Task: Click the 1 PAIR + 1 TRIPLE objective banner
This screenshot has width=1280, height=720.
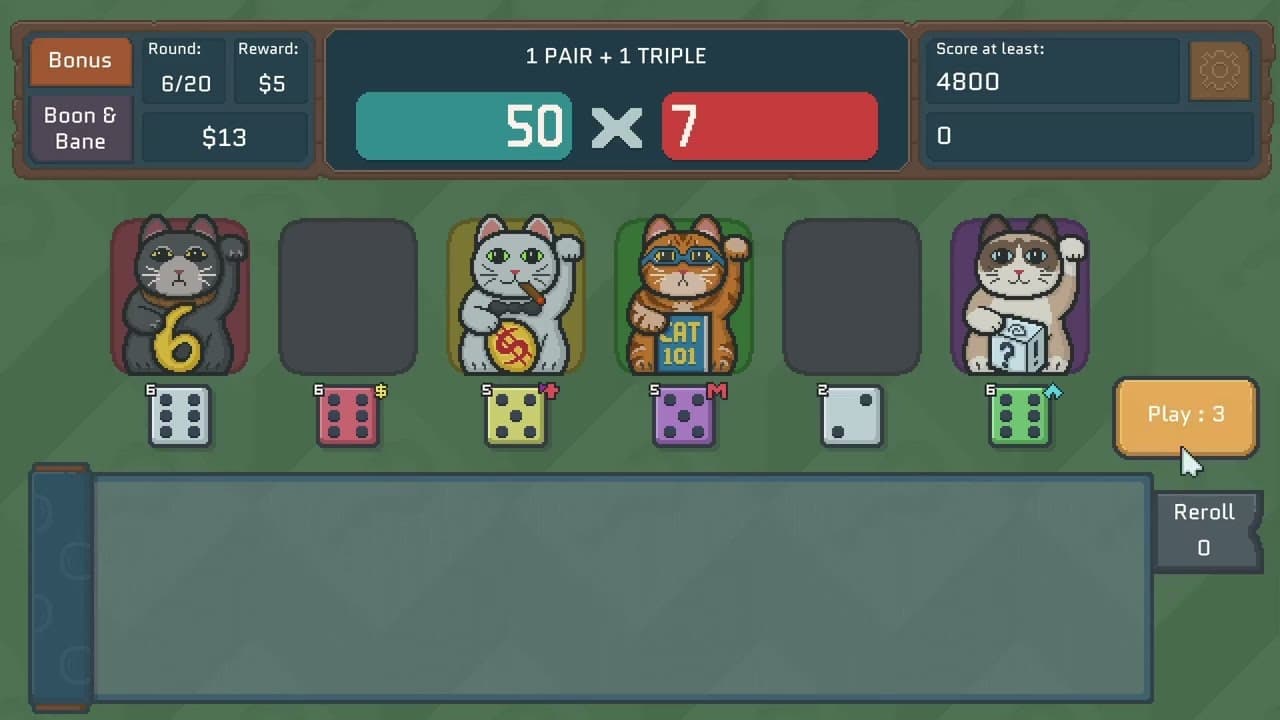Action: tap(617, 56)
